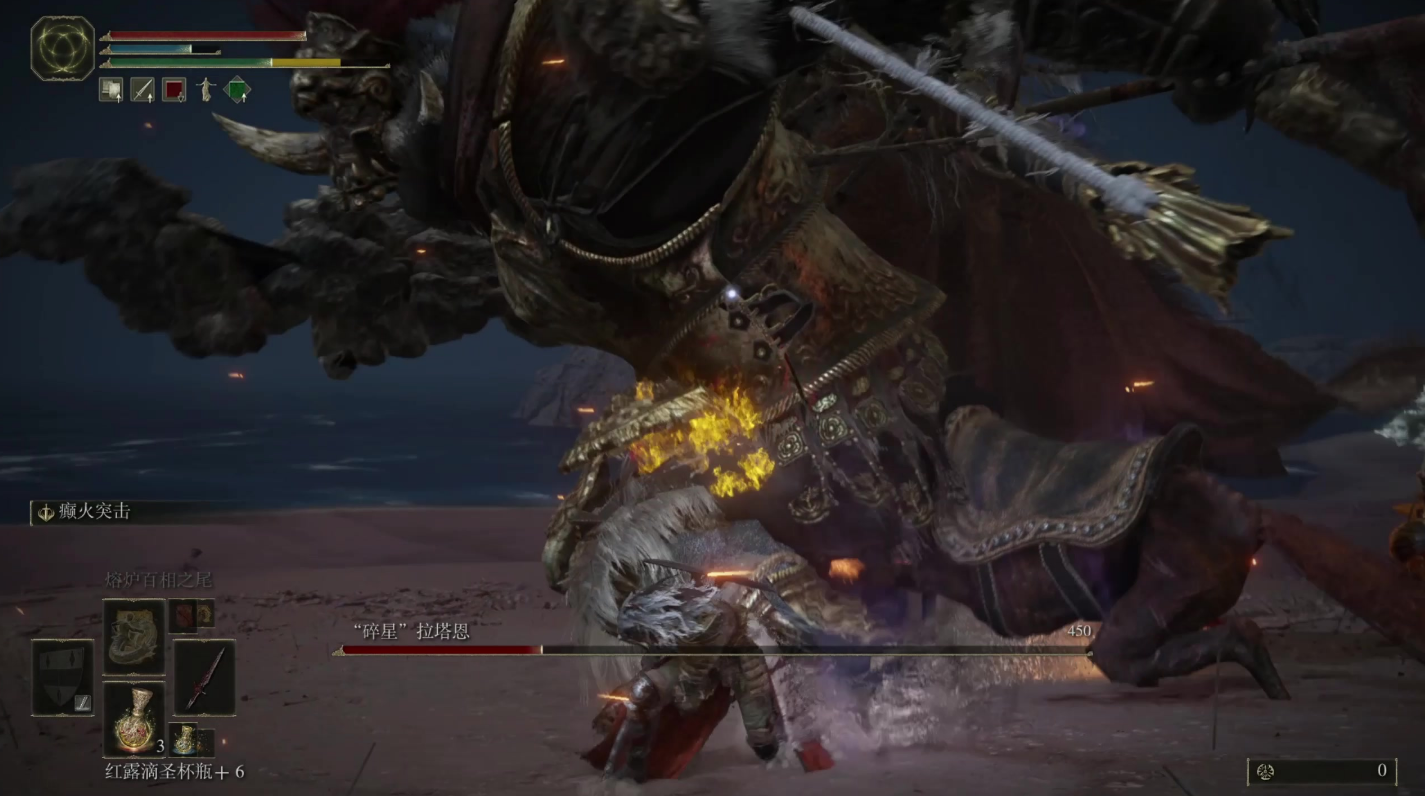Click the small red next-spell icon
1425x796 pixels.
190,615
